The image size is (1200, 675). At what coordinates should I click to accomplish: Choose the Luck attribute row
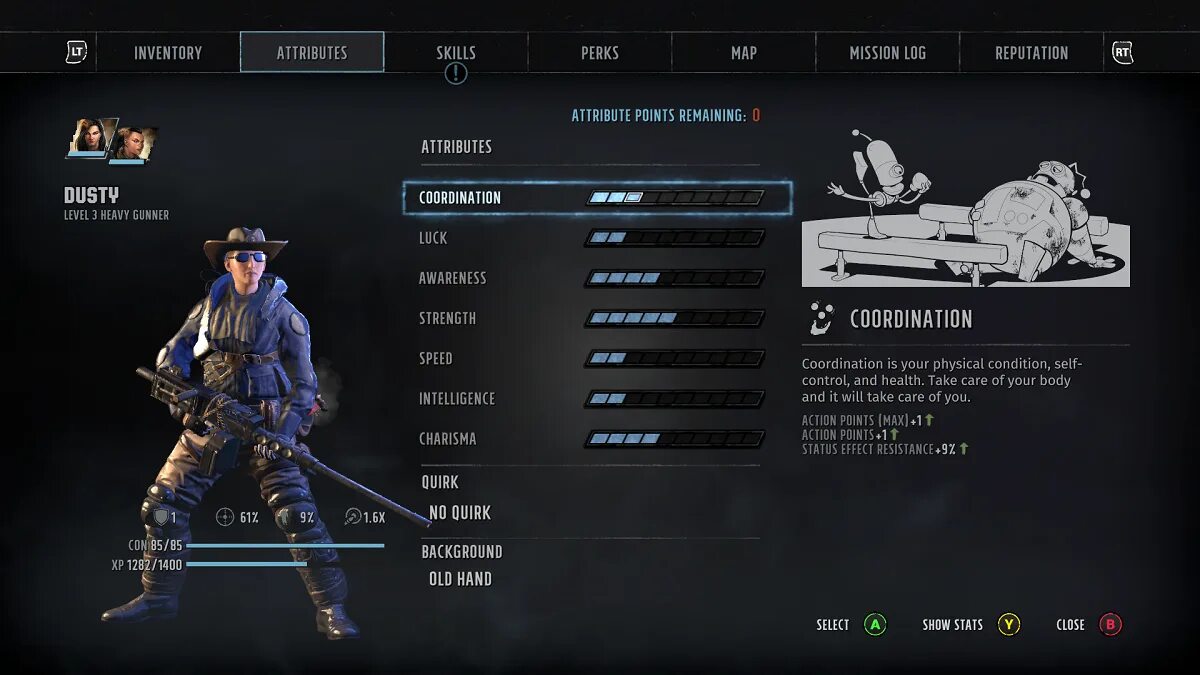(592, 238)
